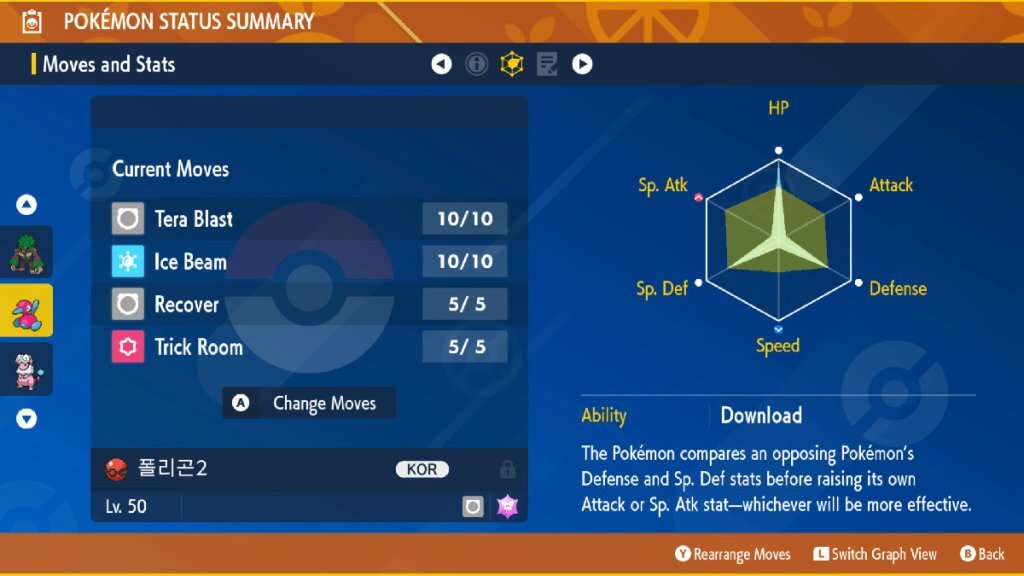Click the Rearrange Moves option
Image resolution: width=1024 pixels, height=576 pixels.
[733, 554]
